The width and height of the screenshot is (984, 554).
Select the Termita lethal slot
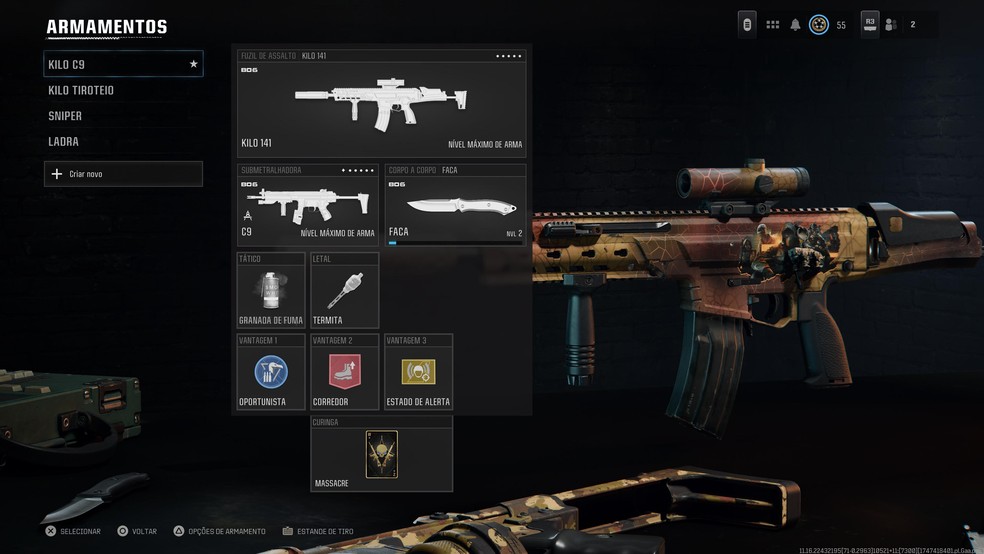pyautogui.click(x=345, y=290)
